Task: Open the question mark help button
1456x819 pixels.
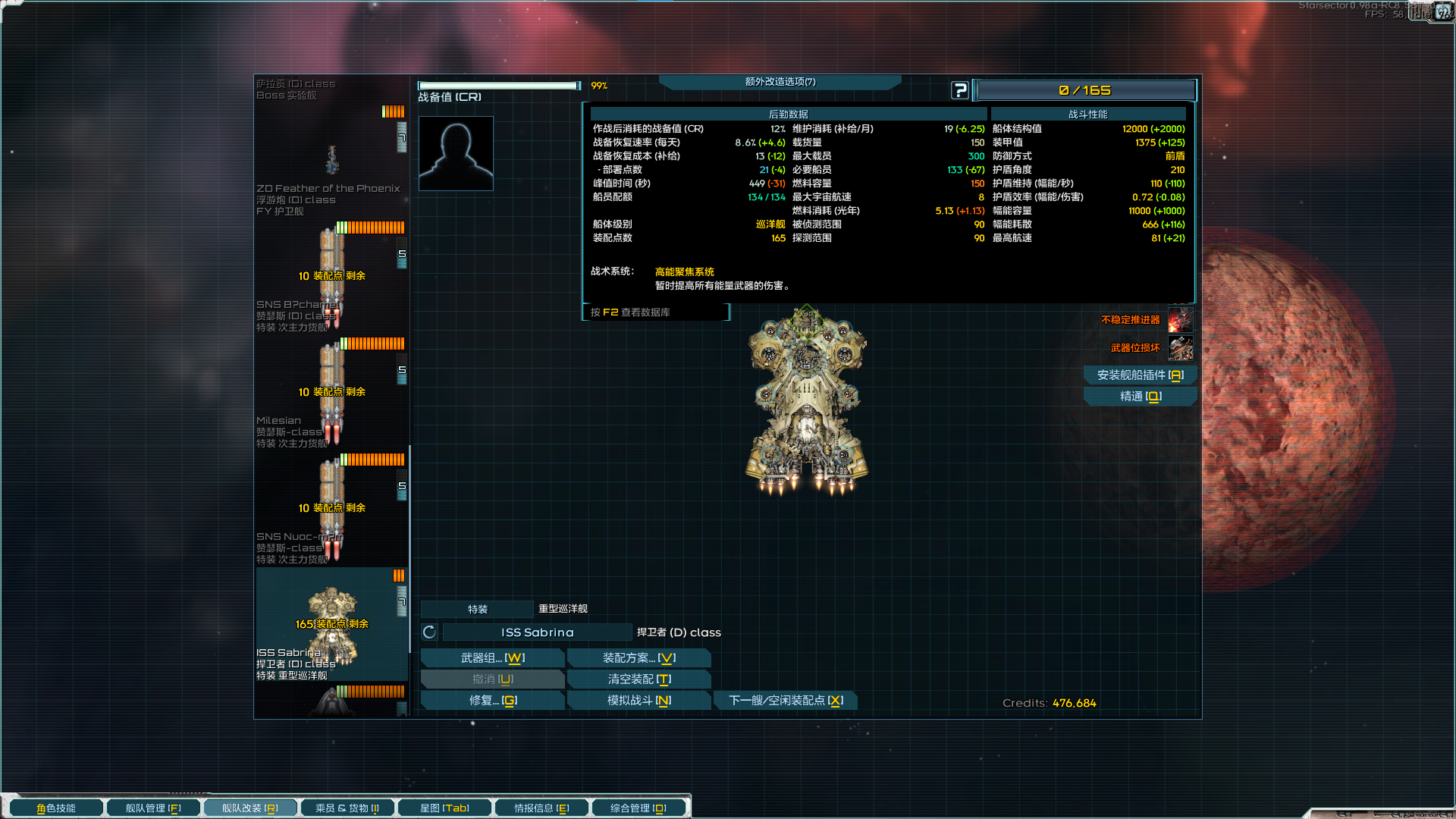Action: pyautogui.click(x=959, y=90)
